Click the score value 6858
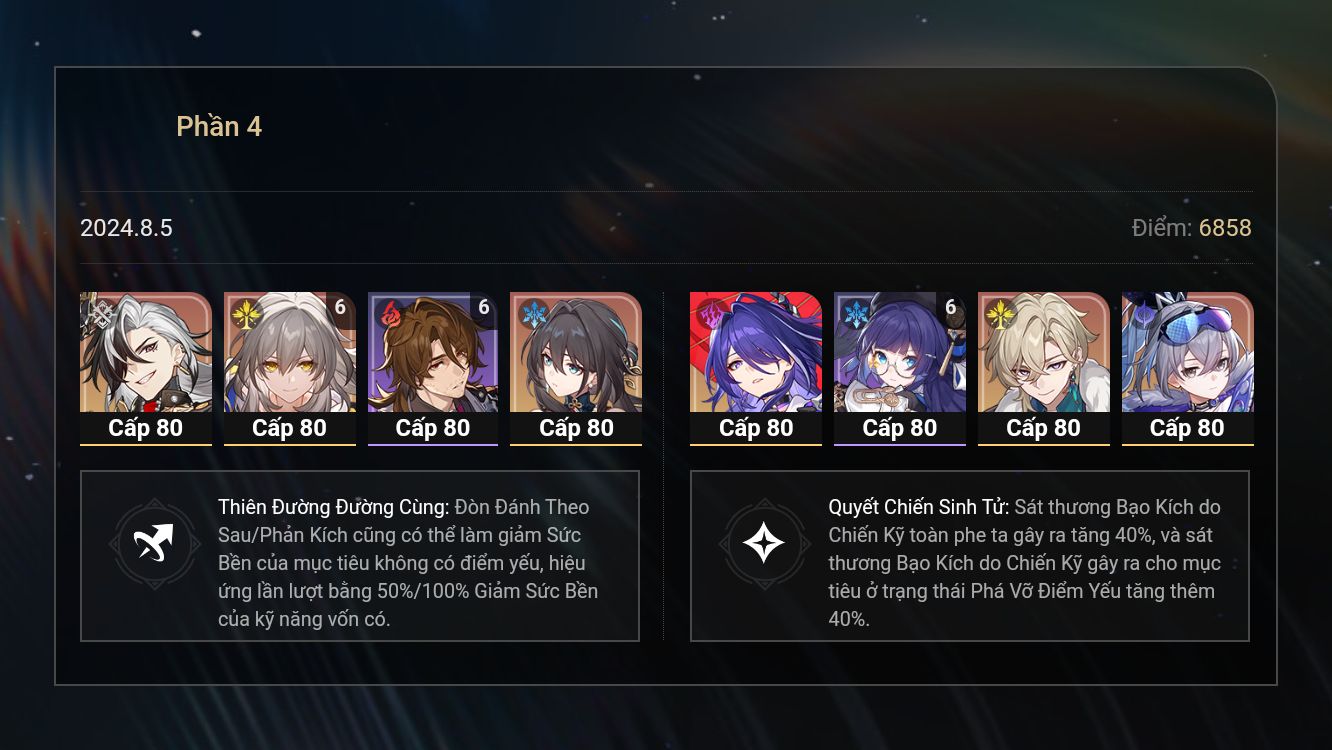Viewport: 1332px width, 750px height. click(x=1225, y=228)
